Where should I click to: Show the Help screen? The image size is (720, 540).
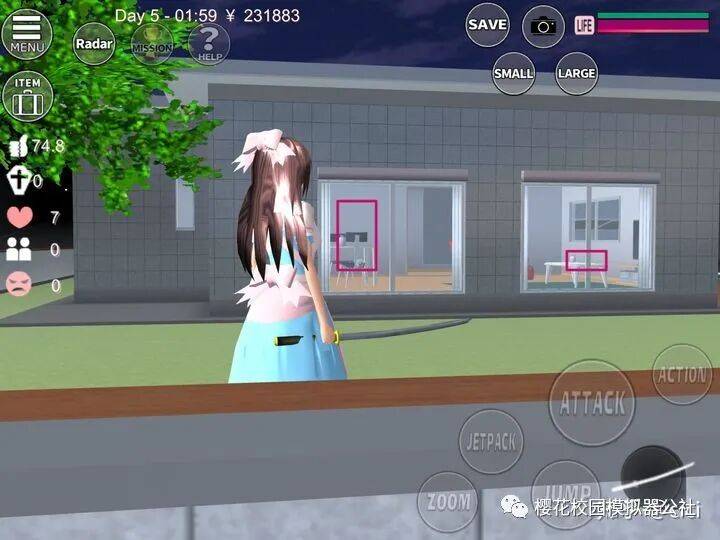tap(209, 43)
